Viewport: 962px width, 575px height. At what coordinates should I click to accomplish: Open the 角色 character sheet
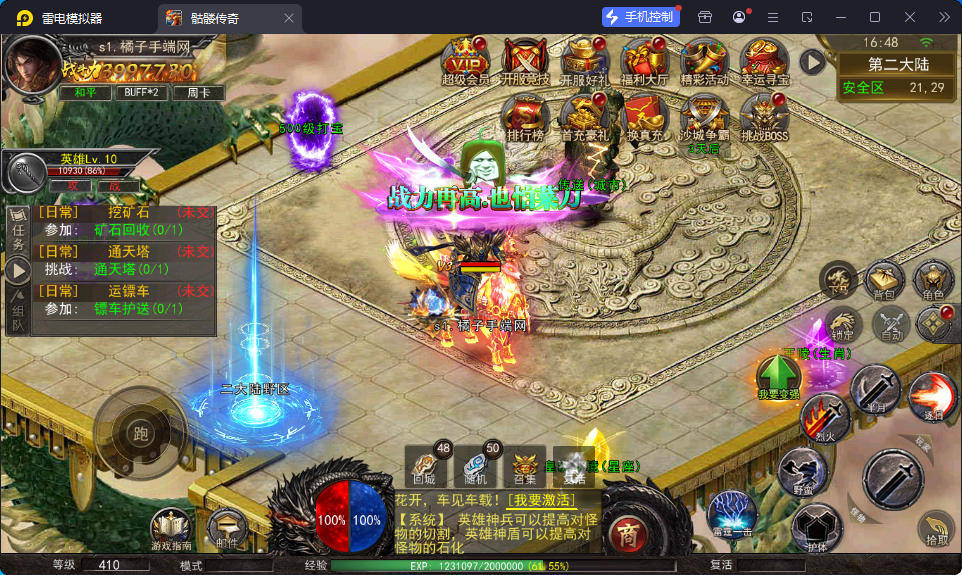pos(933,282)
